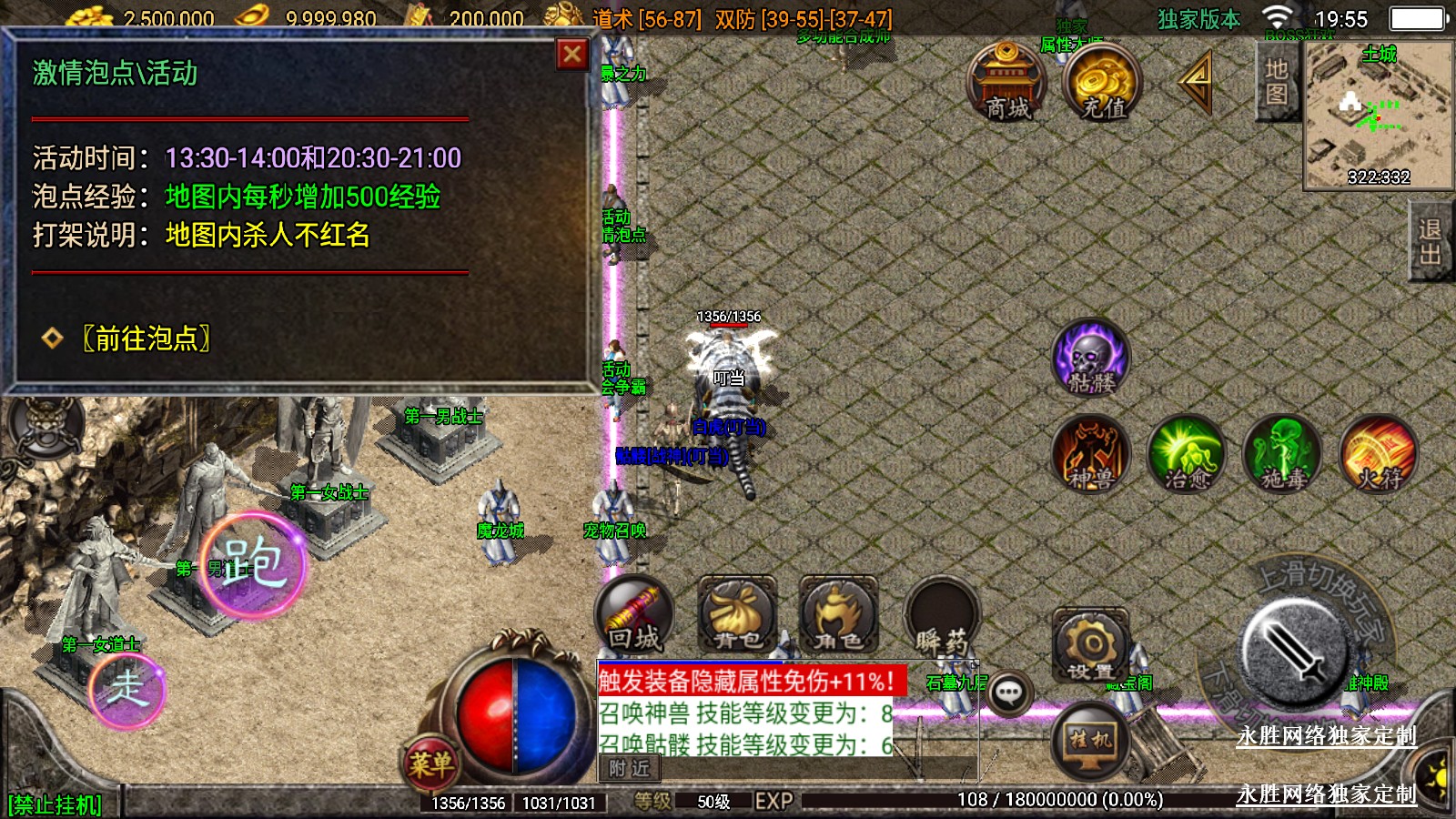
Task: Click the minimap
Action: tap(1378, 115)
